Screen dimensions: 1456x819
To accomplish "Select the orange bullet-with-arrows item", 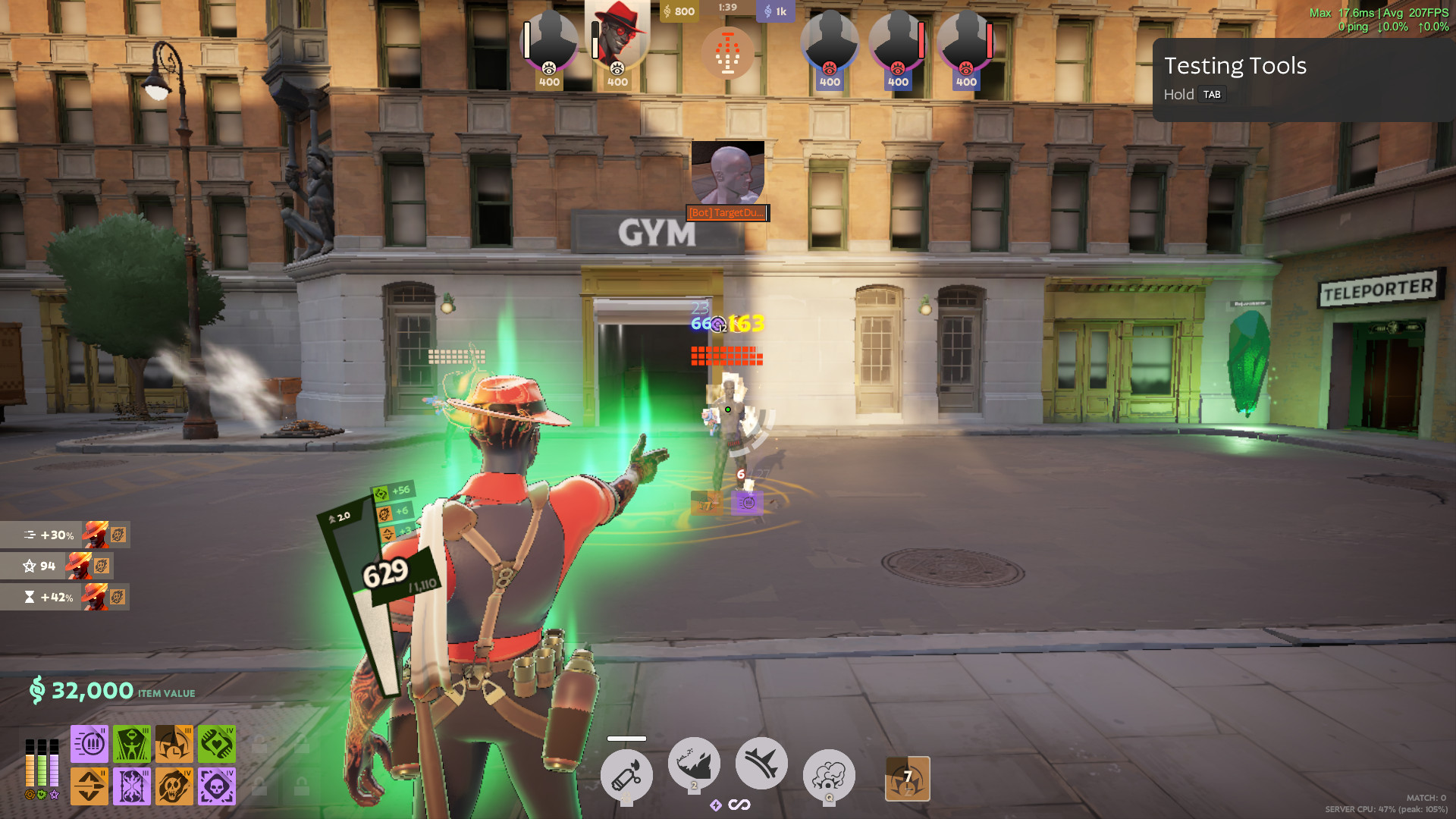I will 89,786.
